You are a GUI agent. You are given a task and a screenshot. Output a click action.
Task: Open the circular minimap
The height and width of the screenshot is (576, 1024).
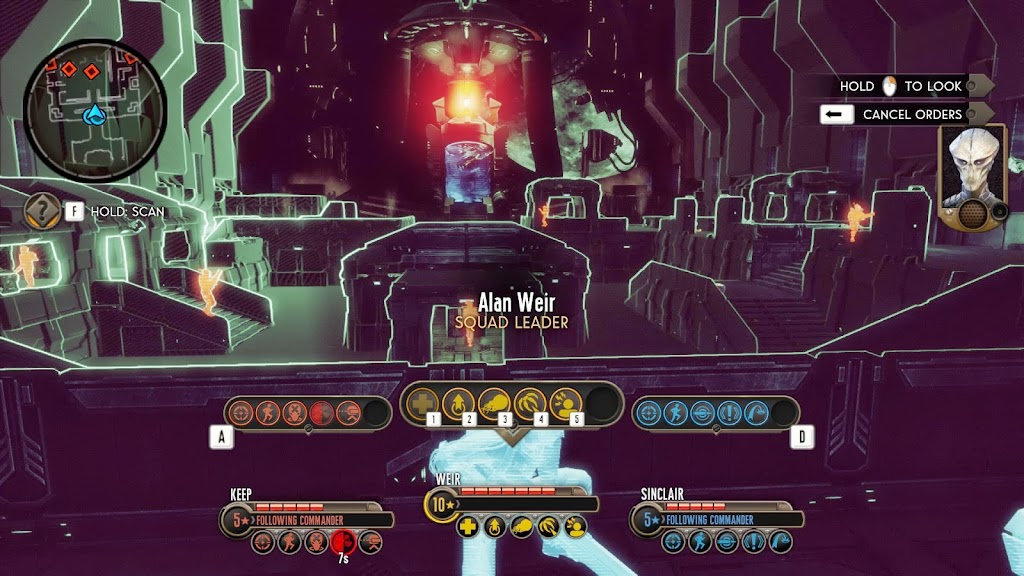pos(95,111)
